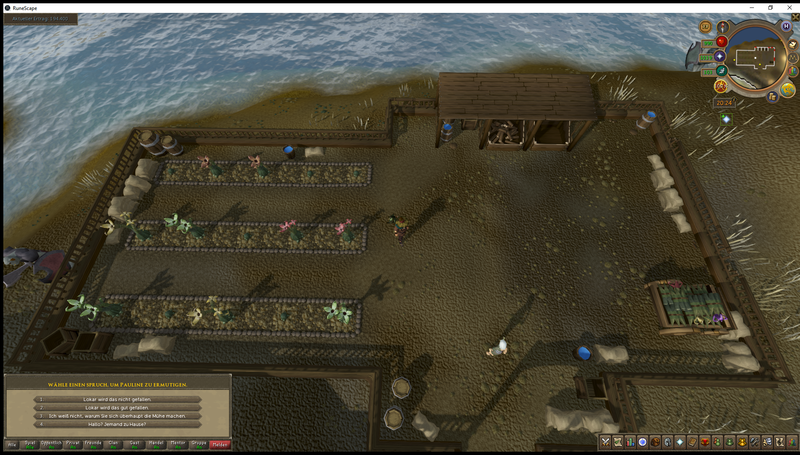Screen dimensions: 800x455
Task: Select the Clan chat filter tab
Action: (x=114, y=443)
